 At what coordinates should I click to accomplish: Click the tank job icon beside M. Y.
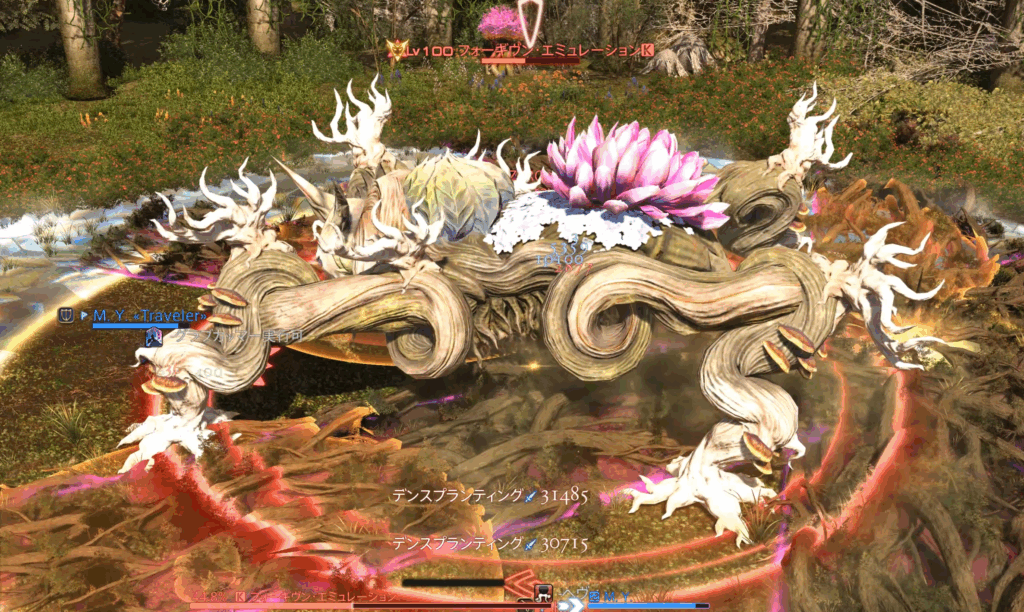[66, 316]
